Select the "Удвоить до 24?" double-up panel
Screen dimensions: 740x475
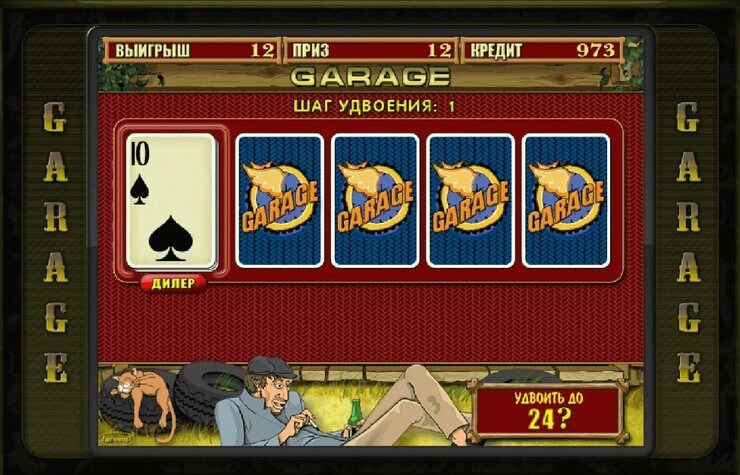(547, 409)
